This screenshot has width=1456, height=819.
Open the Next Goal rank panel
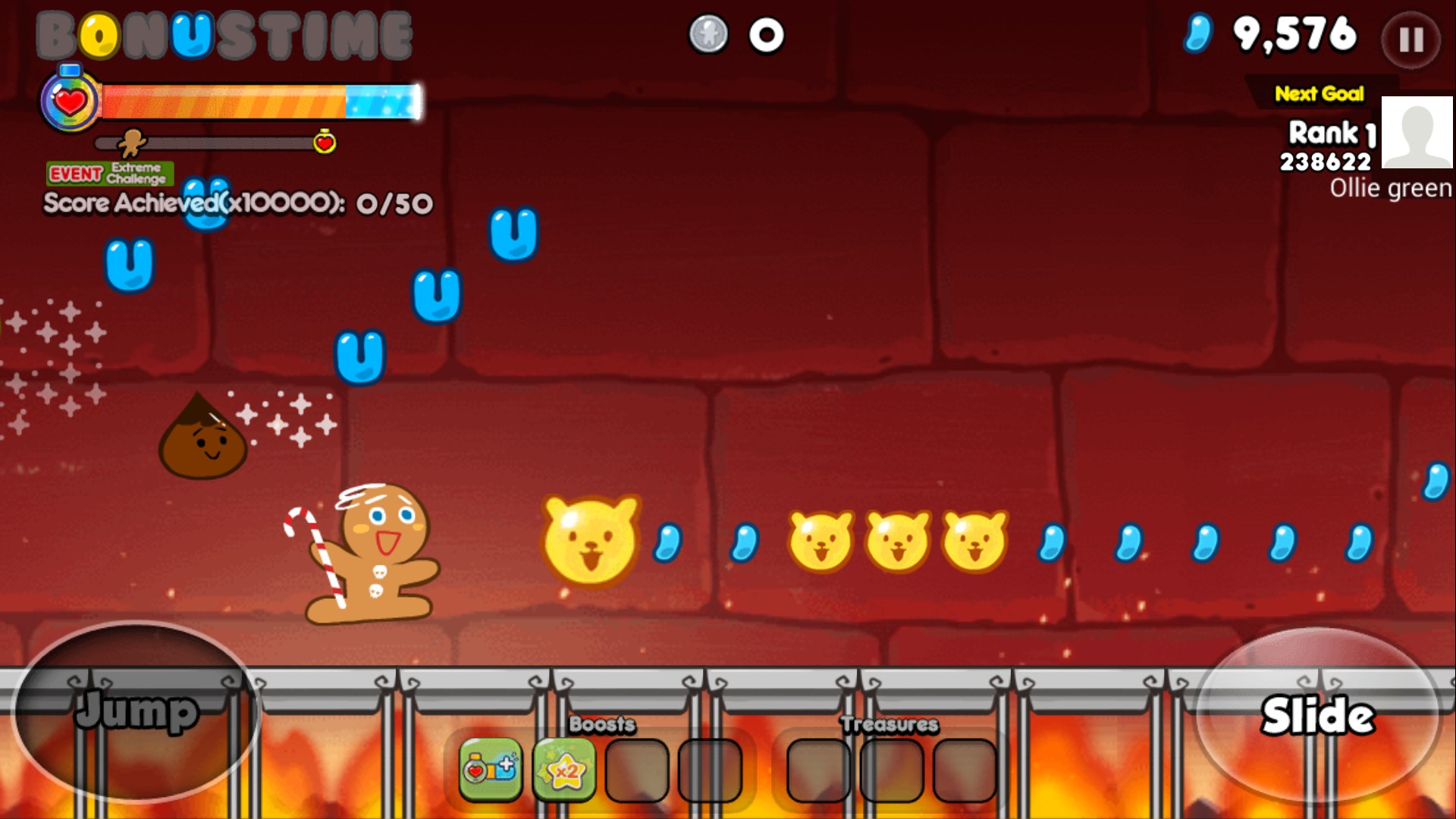[1319, 95]
